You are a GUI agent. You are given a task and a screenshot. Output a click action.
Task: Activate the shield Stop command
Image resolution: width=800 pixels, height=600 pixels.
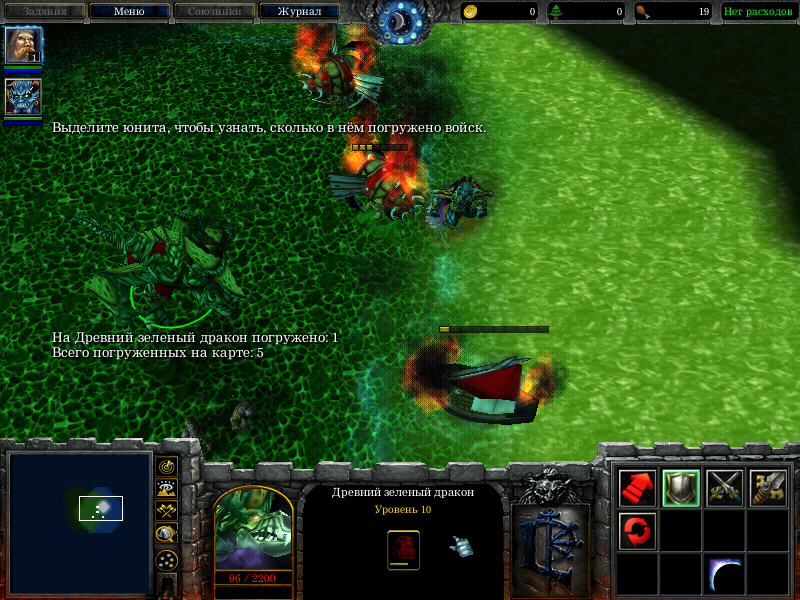681,488
